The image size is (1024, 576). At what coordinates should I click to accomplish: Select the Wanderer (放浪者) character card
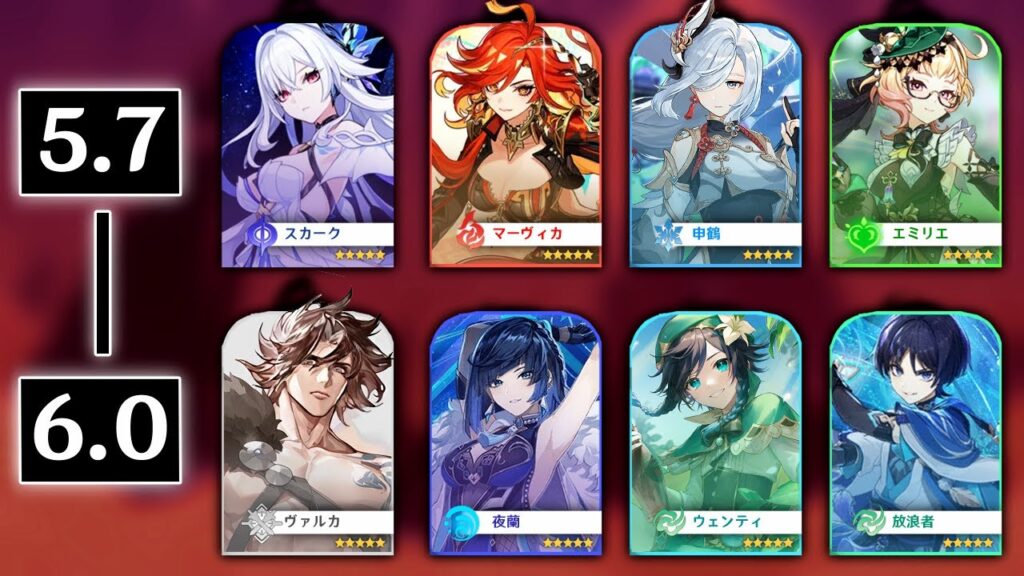point(915,432)
